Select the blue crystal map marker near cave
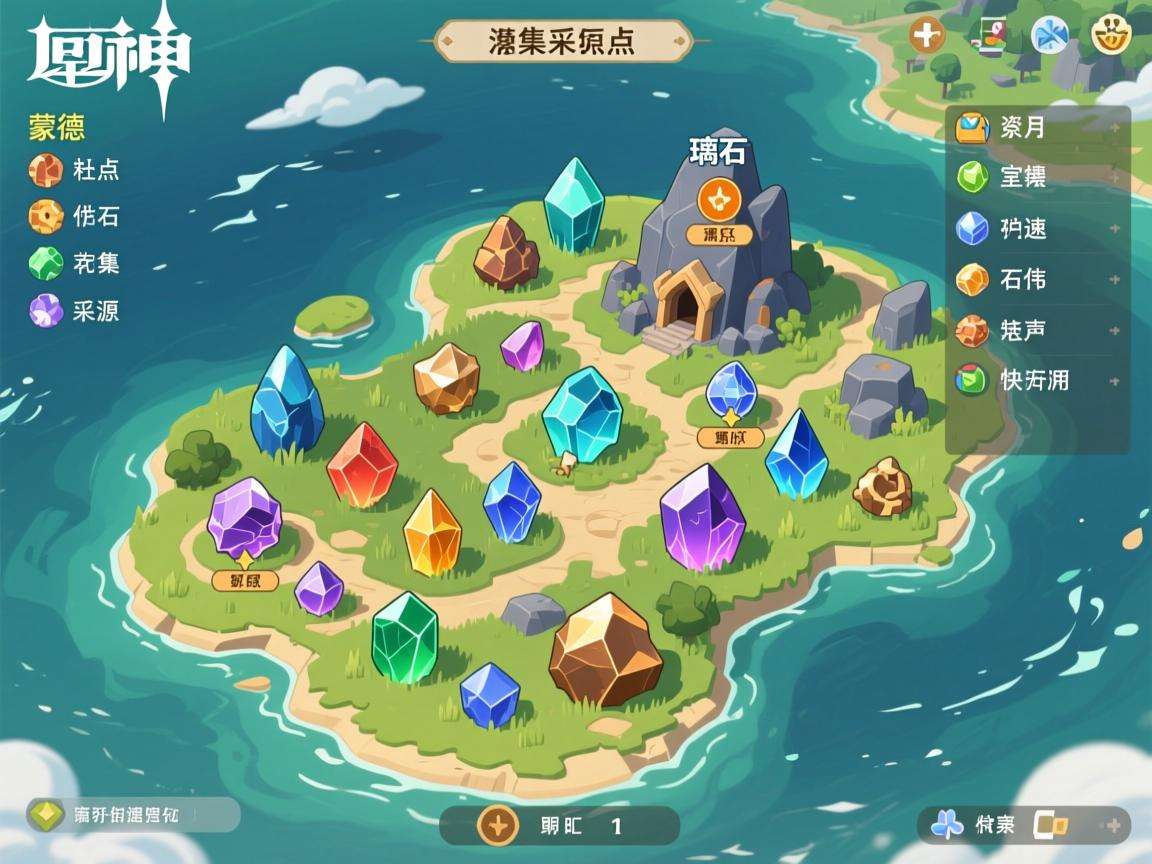Image resolution: width=1152 pixels, height=864 pixels. (731, 388)
